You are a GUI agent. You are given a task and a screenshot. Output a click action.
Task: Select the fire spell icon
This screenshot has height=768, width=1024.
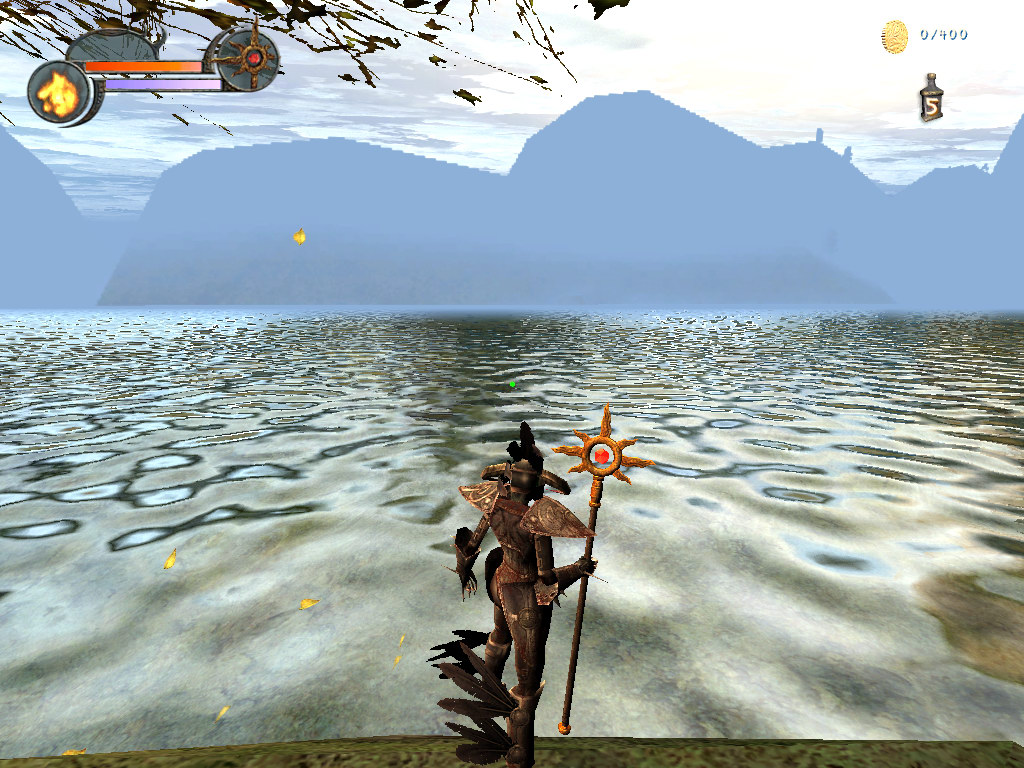click(x=58, y=93)
